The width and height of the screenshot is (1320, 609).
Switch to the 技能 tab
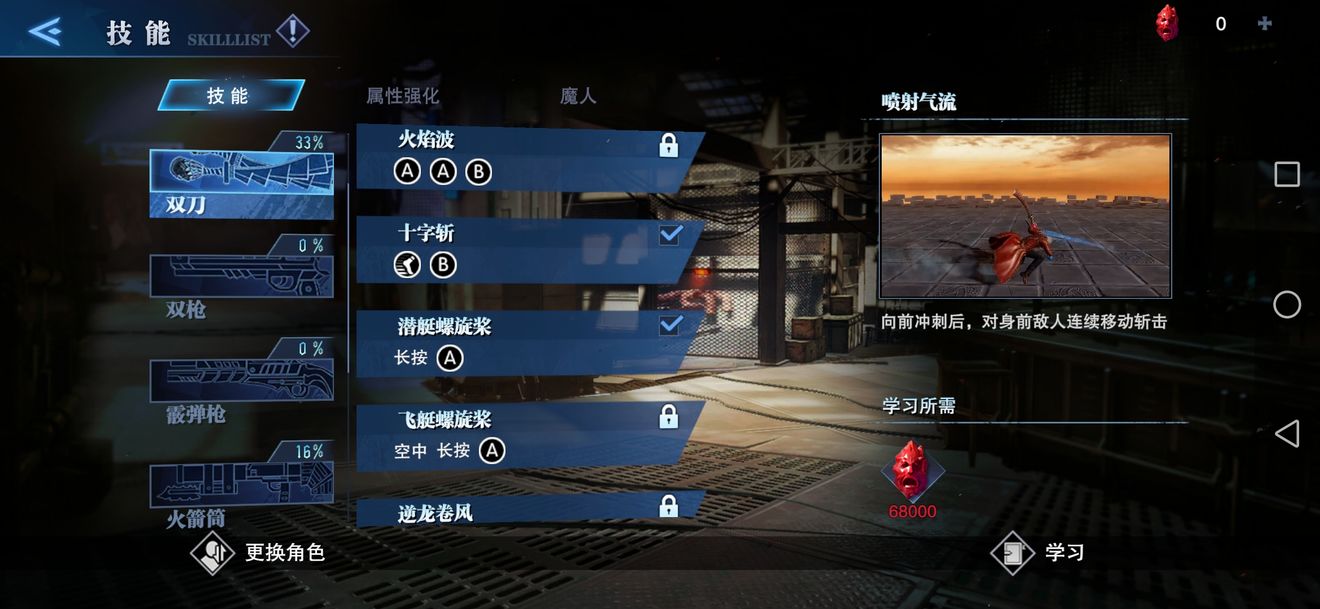pos(229,96)
